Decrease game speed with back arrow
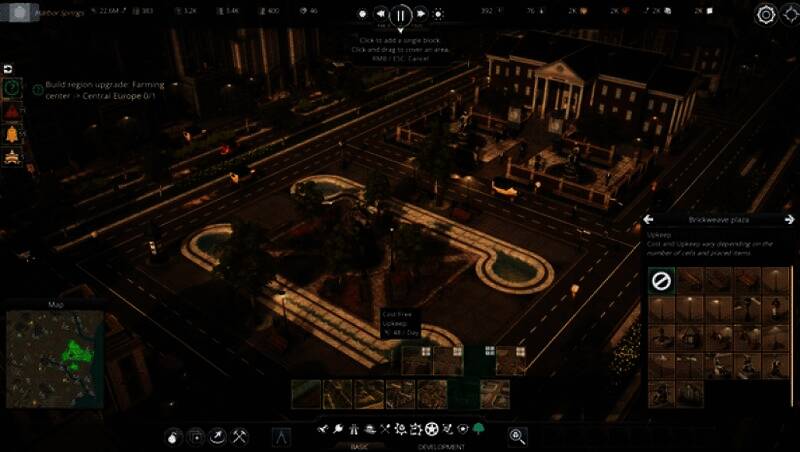Viewport: 800px width, 452px height. coord(380,14)
